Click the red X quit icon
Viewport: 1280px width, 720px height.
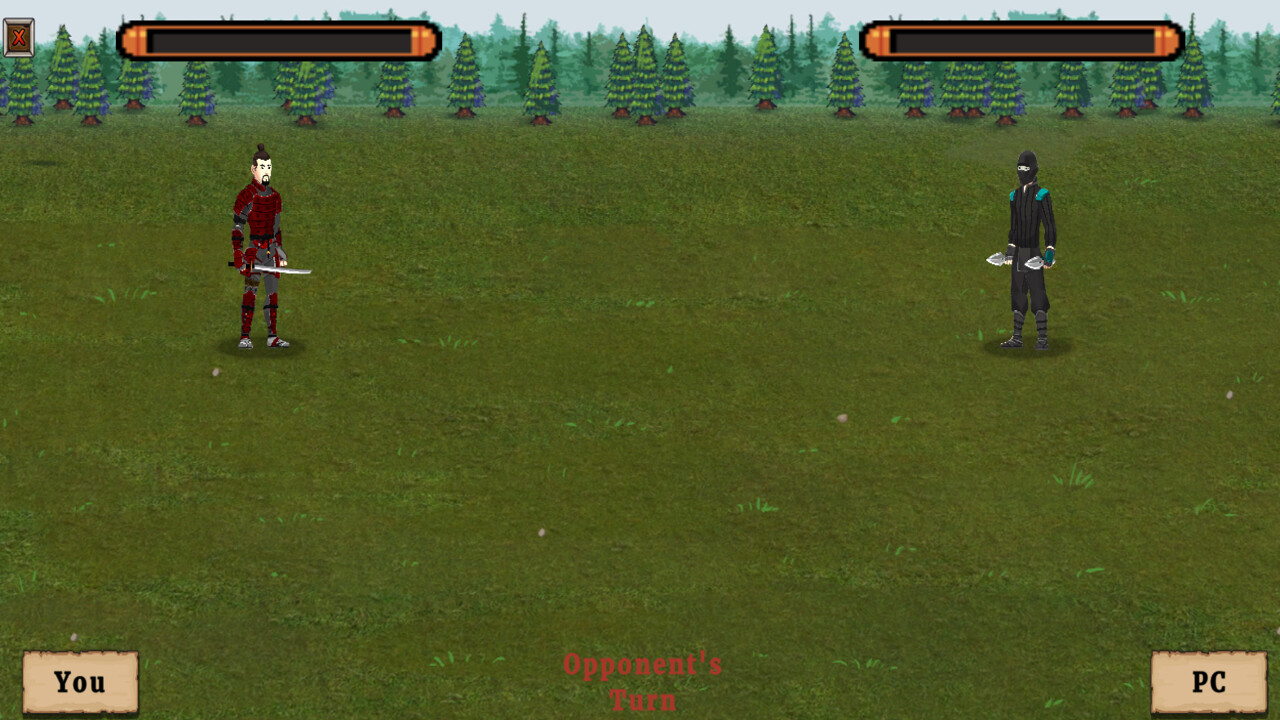click(18, 39)
